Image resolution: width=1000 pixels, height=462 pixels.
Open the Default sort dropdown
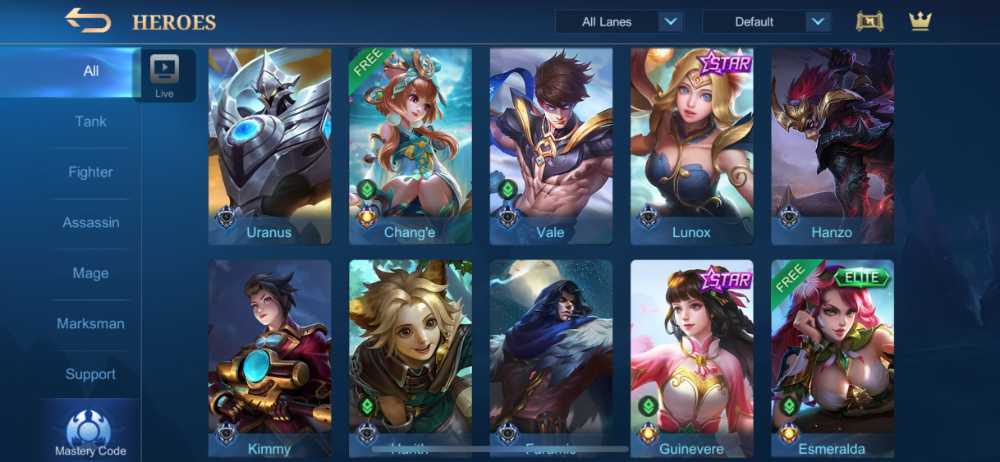tap(766, 22)
